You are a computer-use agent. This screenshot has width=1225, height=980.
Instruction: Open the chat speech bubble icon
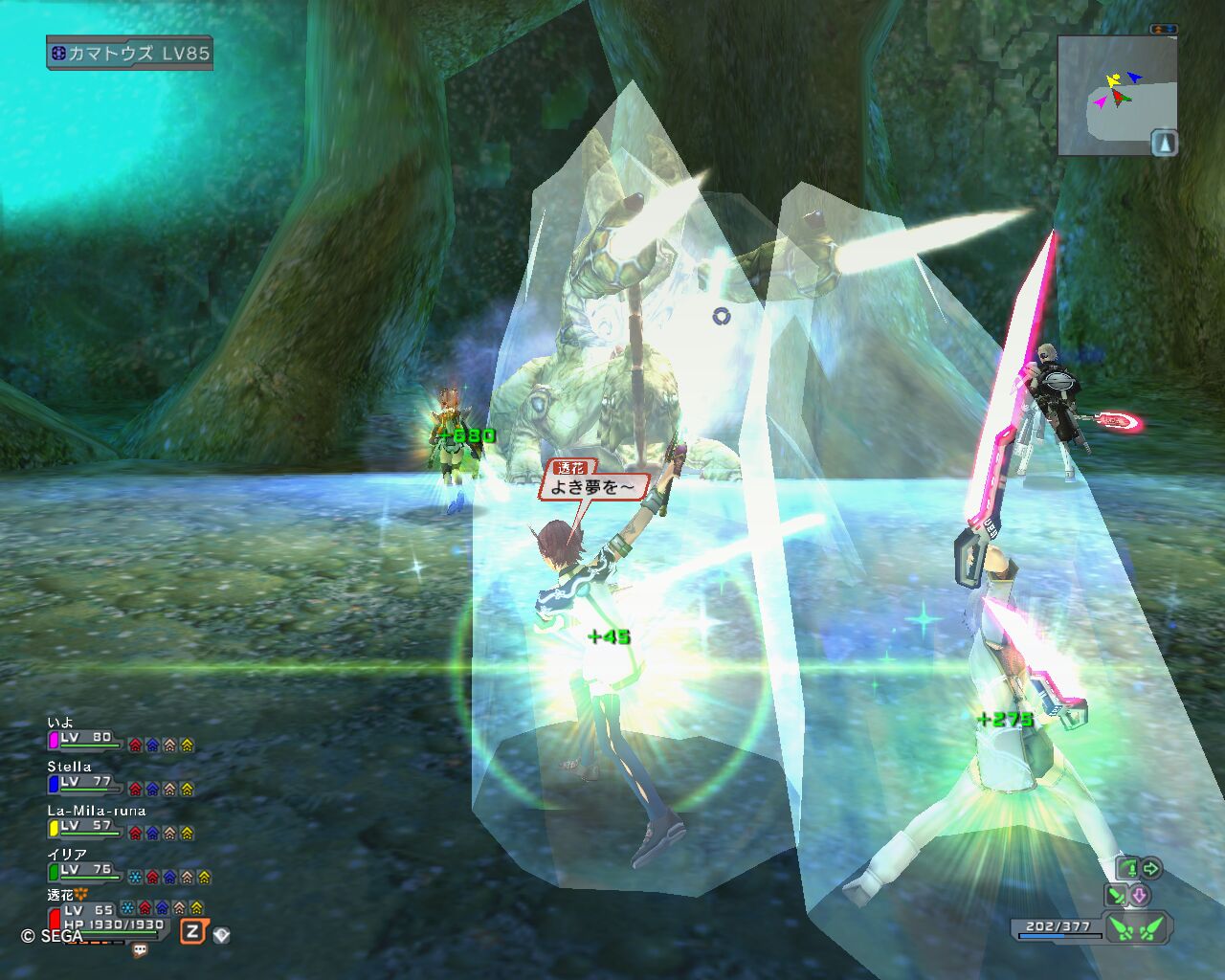pos(140,950)
